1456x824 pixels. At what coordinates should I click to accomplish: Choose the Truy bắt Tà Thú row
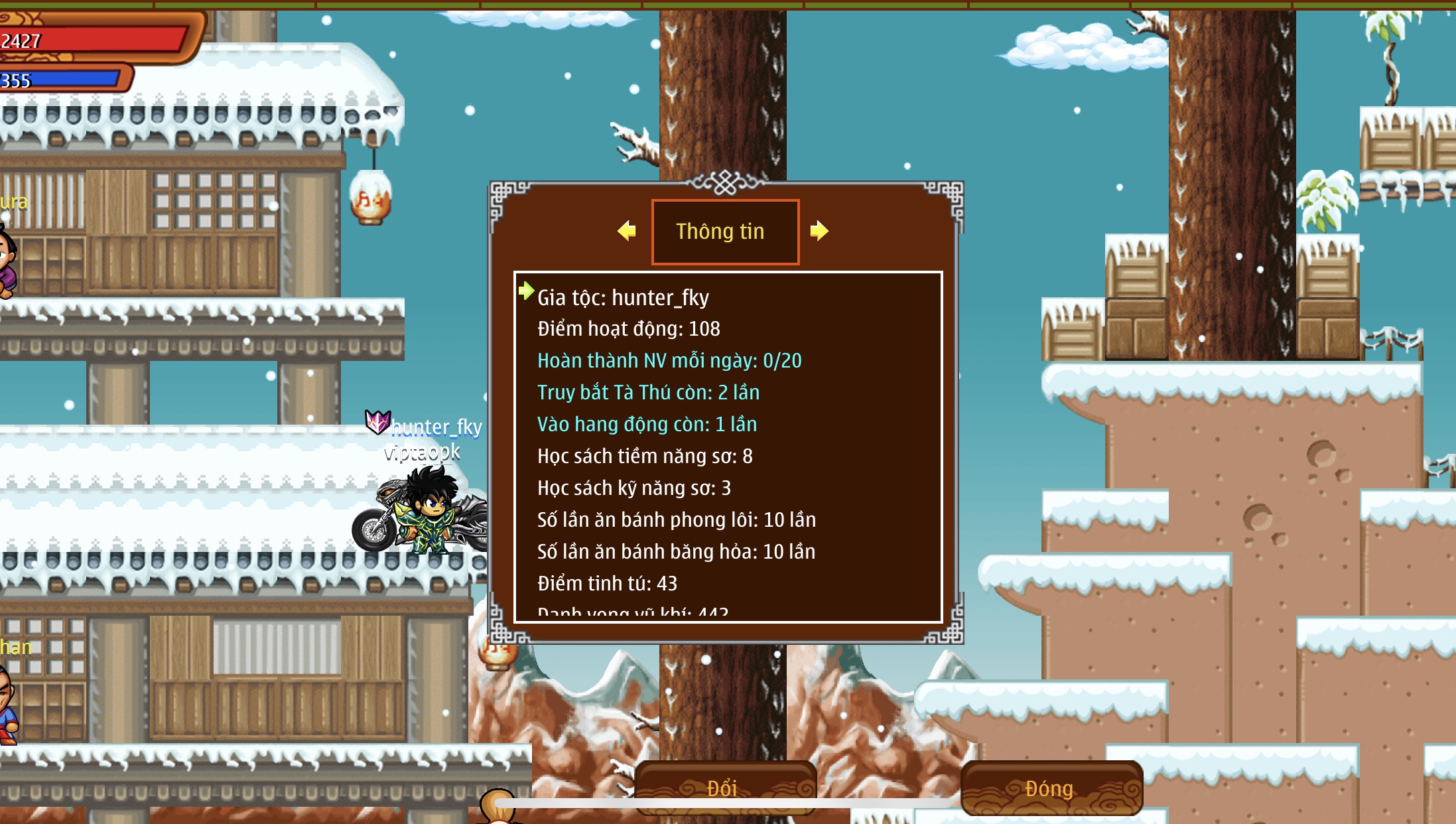pos(648,393)
